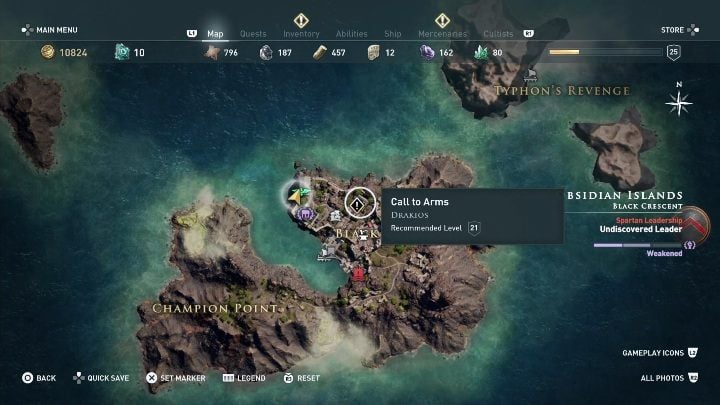Select the red fort map marker
Image resolution: width=720 pixels, height=405 pixels.
[358, 274]
